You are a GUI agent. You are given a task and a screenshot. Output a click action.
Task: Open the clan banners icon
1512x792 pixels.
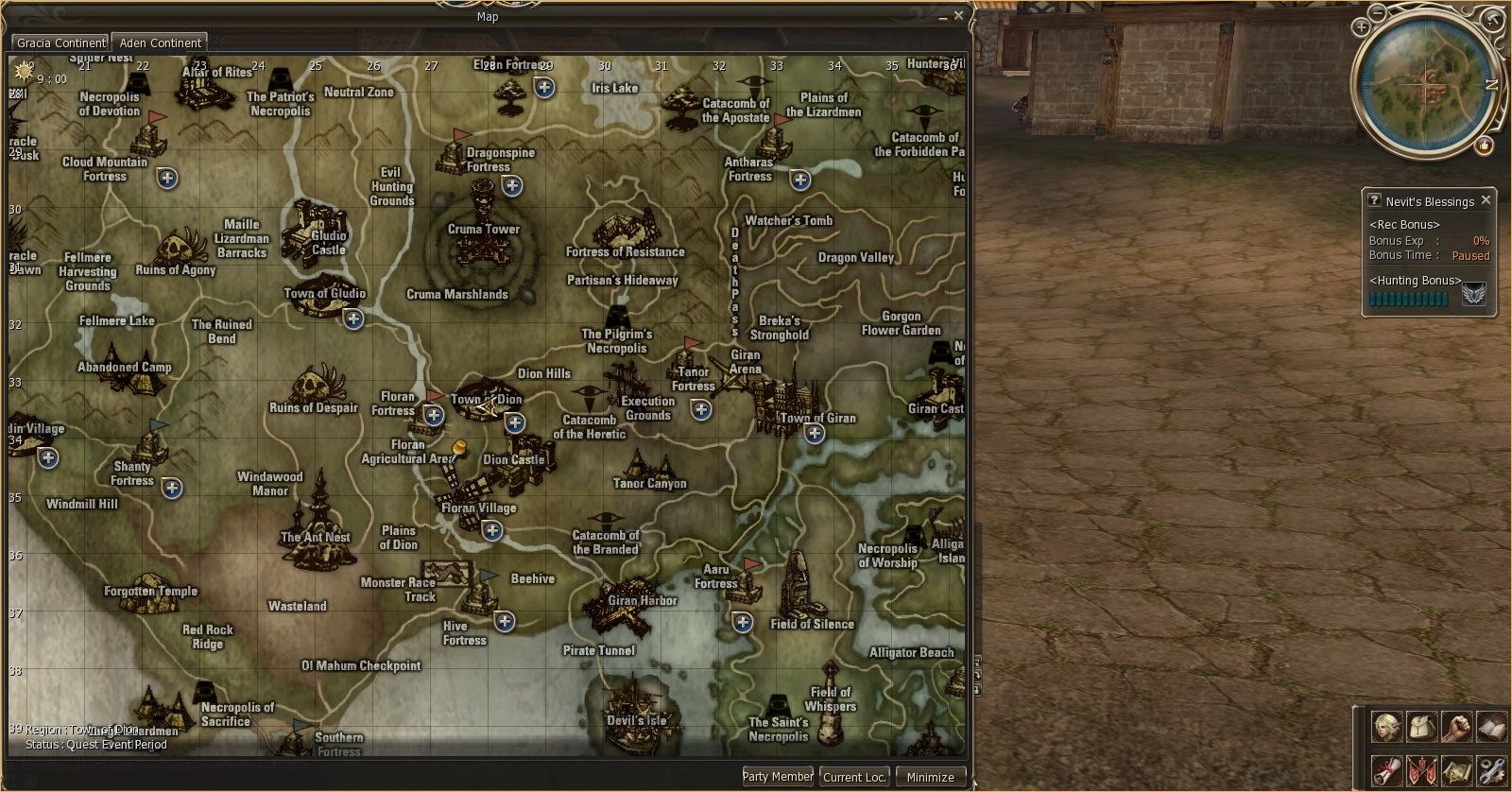coord(1420,769)
